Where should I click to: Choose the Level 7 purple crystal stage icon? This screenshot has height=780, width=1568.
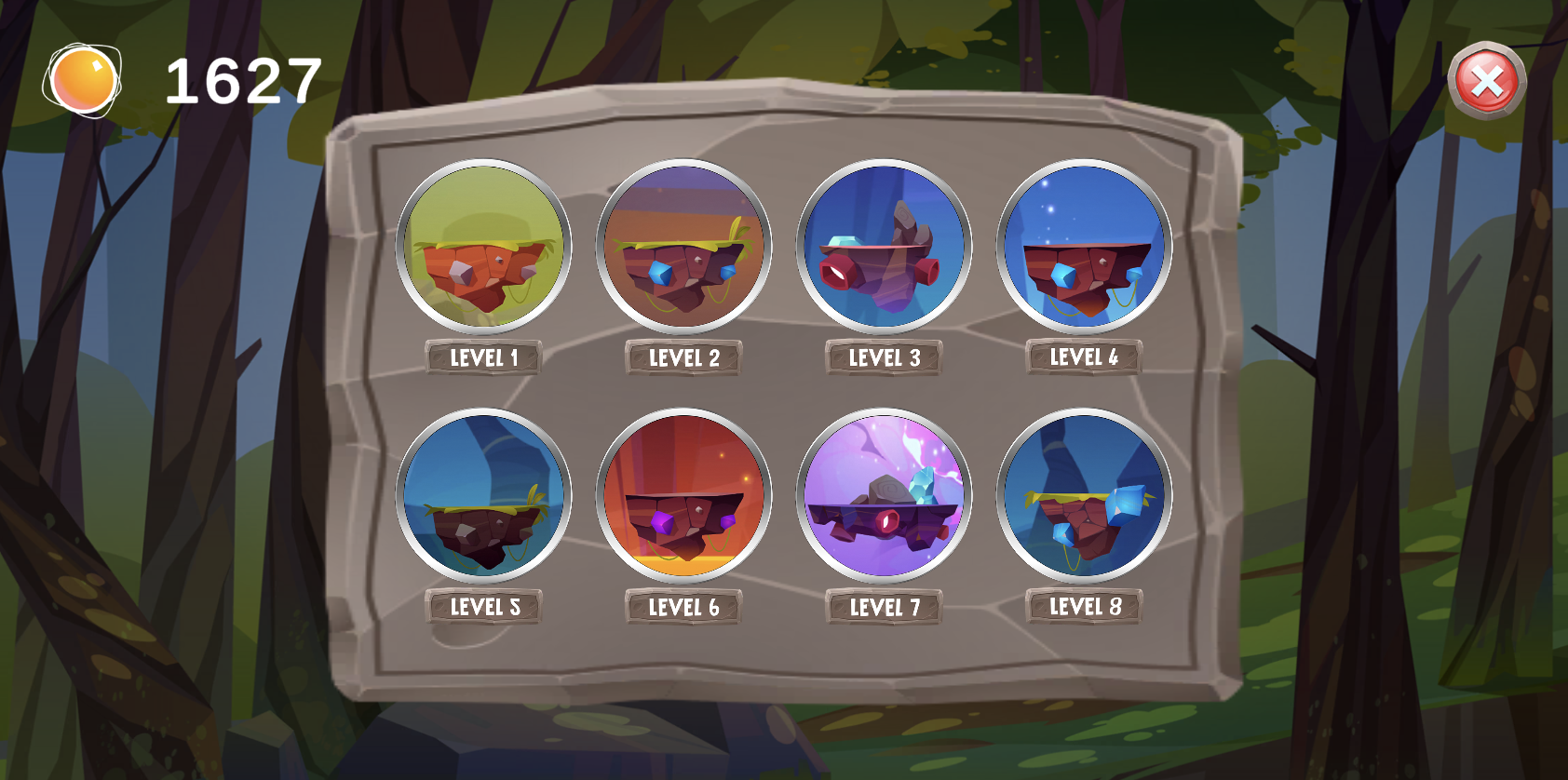tap(883, 496)
